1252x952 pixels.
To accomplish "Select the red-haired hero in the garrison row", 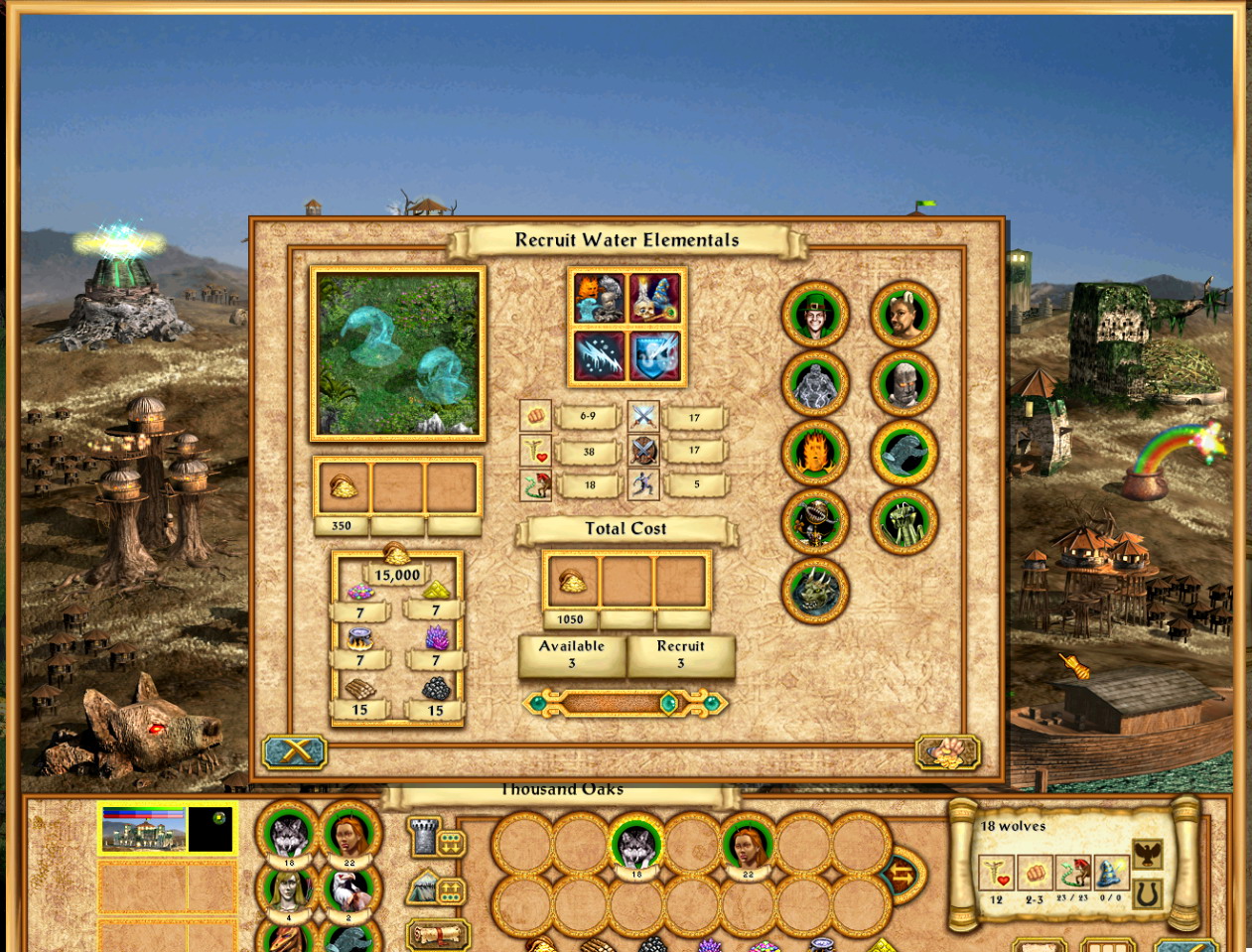I will [747, 845].
